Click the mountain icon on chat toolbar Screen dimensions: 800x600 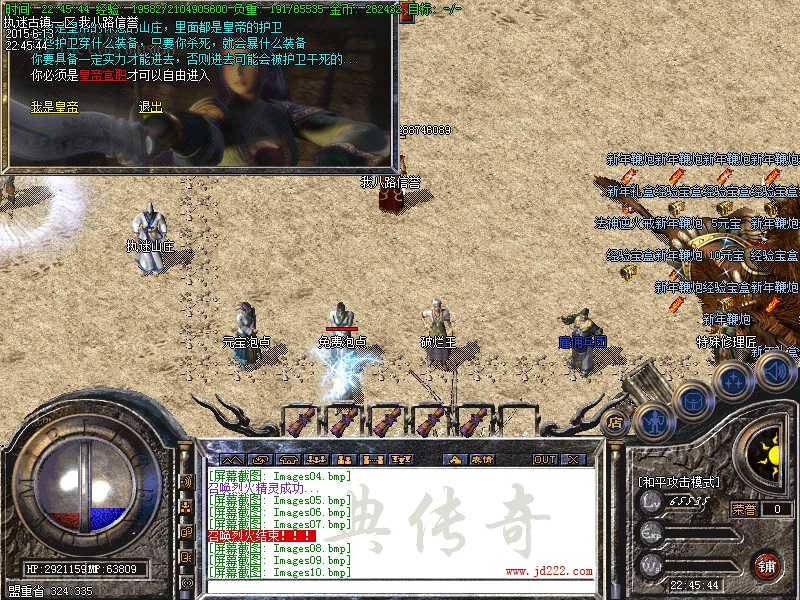pos(231,459)
